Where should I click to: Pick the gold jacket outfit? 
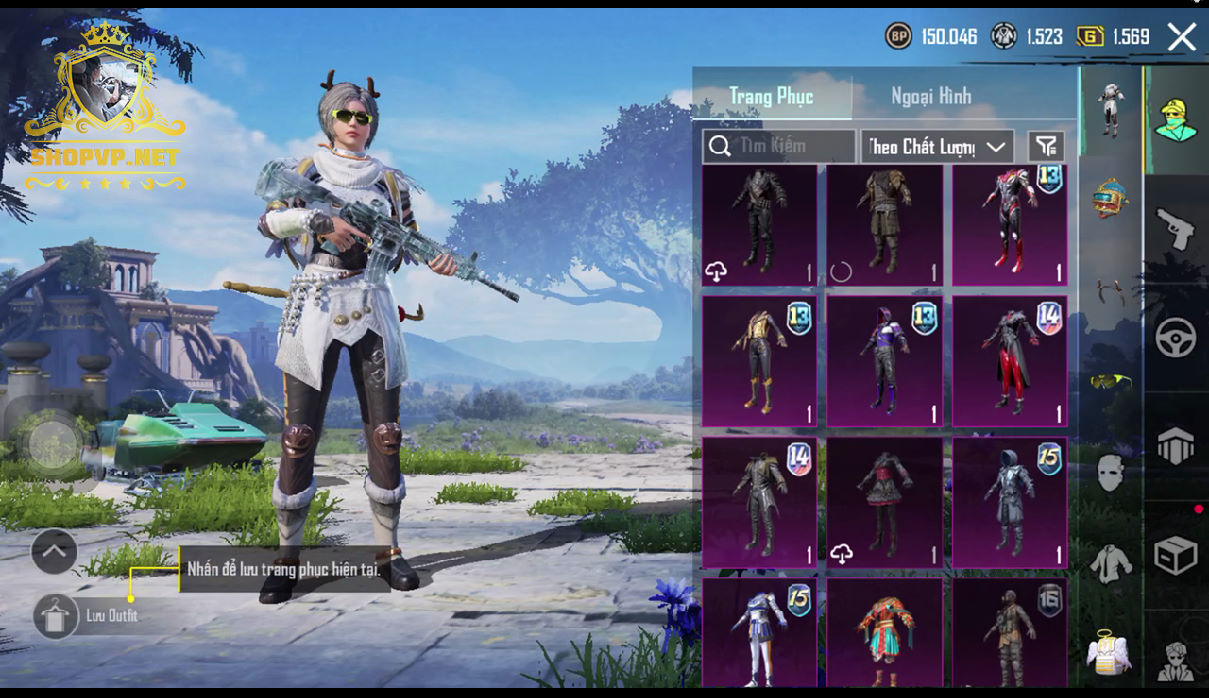(759, 360)
